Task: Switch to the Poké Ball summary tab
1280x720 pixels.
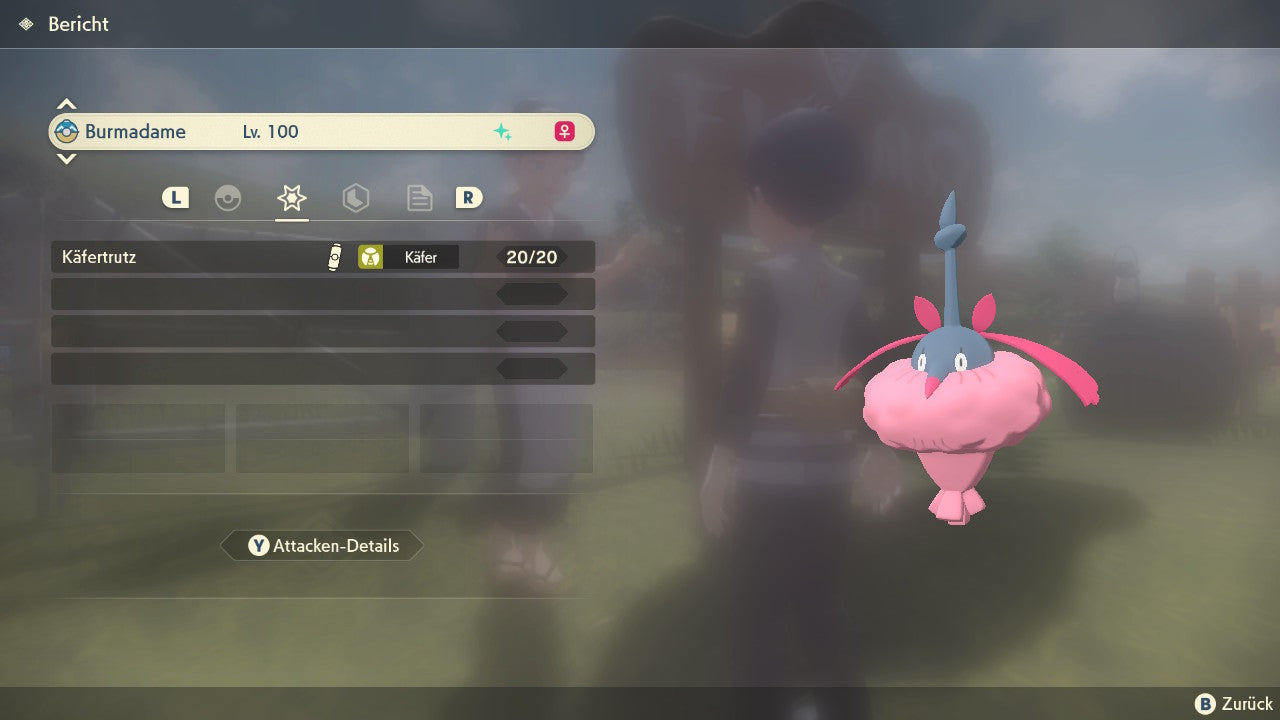Action: 228,198
